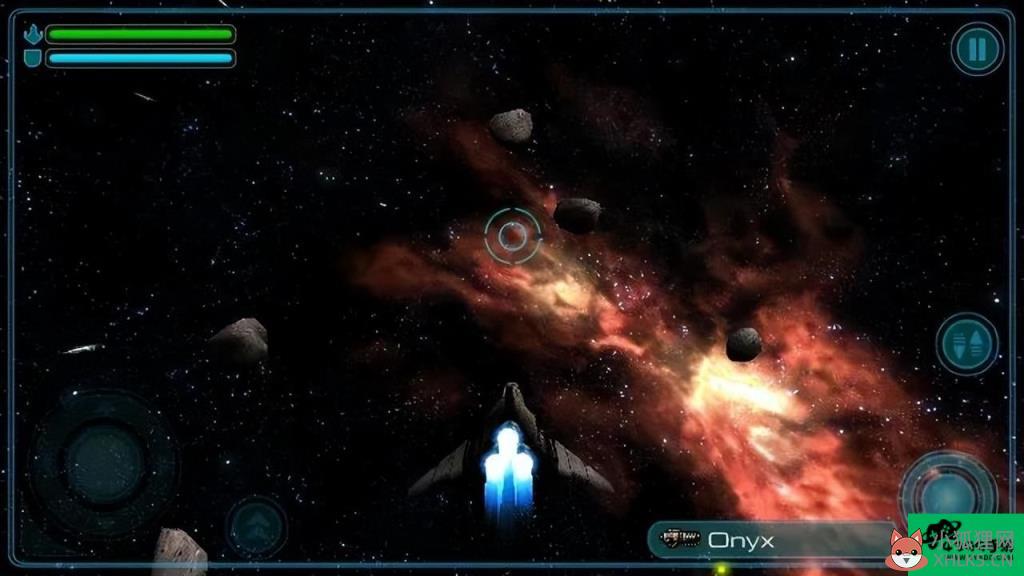Activate the small up-arrow boost button
The height and width of the screenshot is (576, 1024).
pos(256,526)
